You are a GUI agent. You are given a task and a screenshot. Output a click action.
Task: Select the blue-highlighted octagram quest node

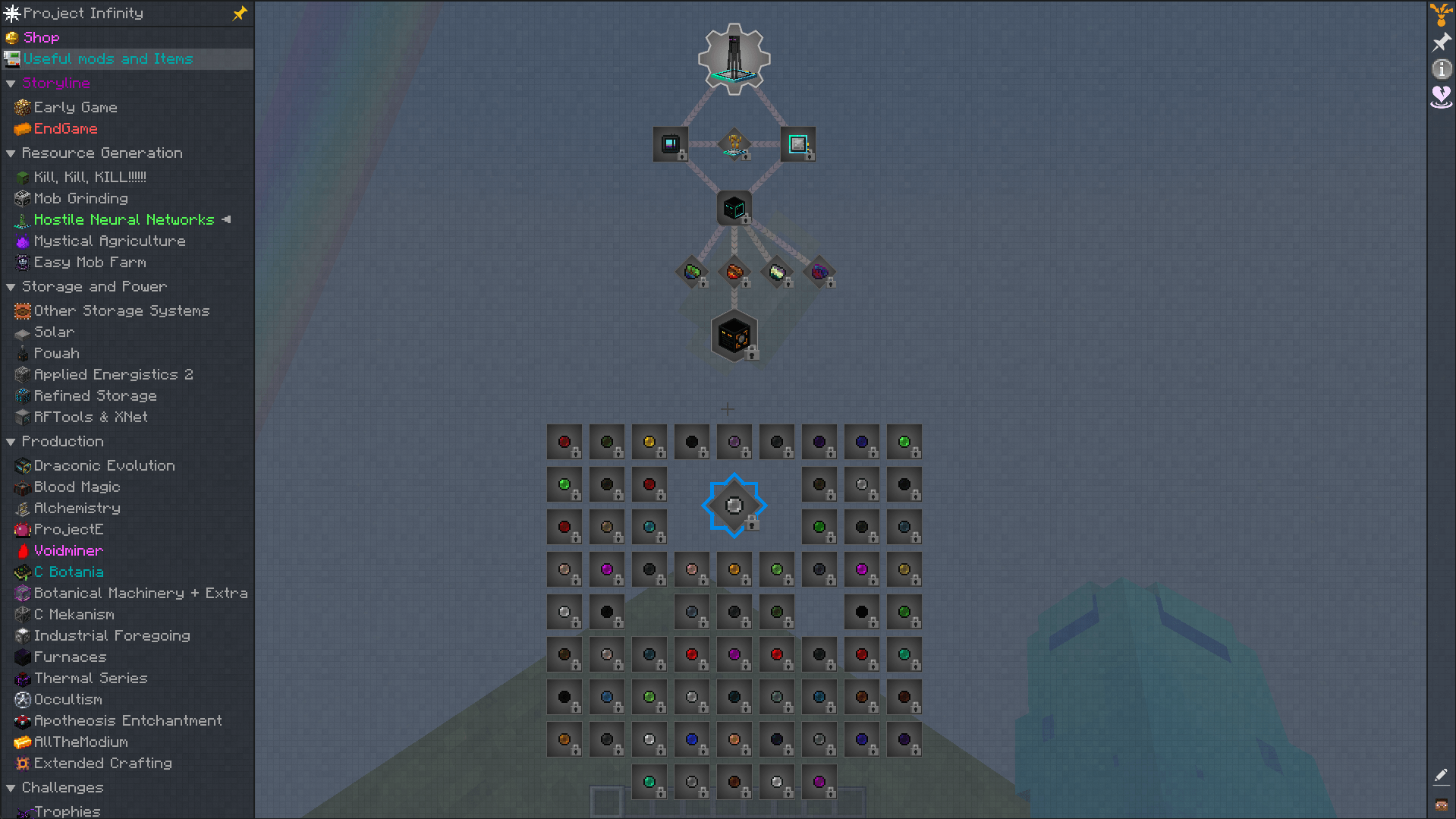coord(734,505)
